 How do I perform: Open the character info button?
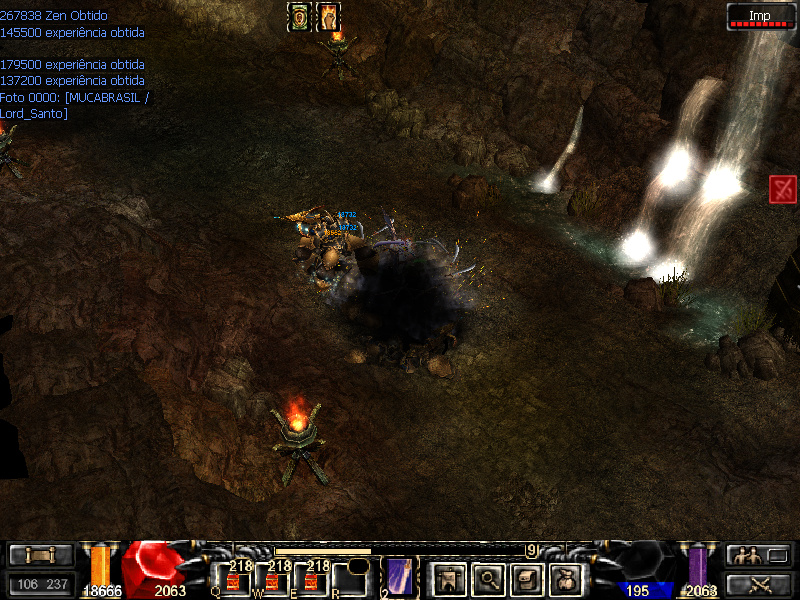449,577
